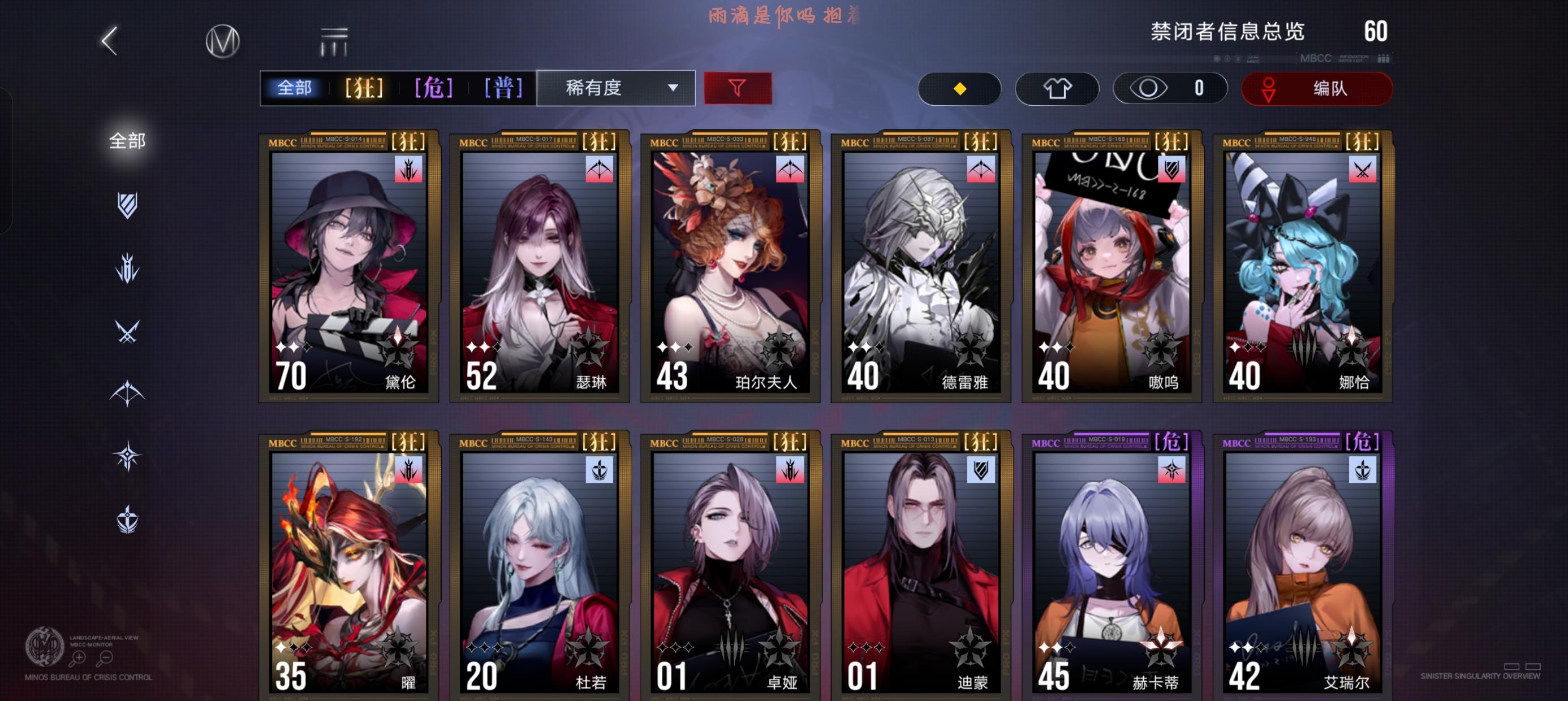Open the 稀有度 sorting dropdown
Viewport: 1568px width, 701px height.
[x=615, y=88]
